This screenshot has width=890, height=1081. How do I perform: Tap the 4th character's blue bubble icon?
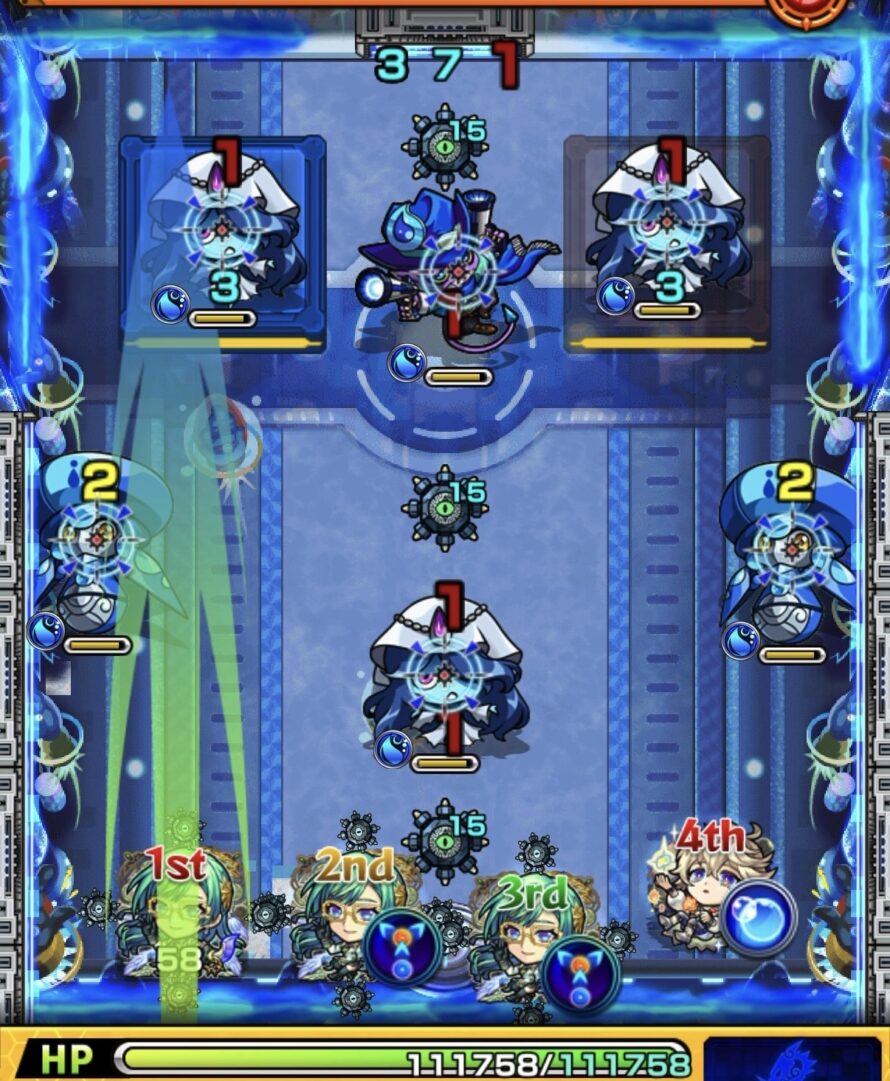click(758, 917)
